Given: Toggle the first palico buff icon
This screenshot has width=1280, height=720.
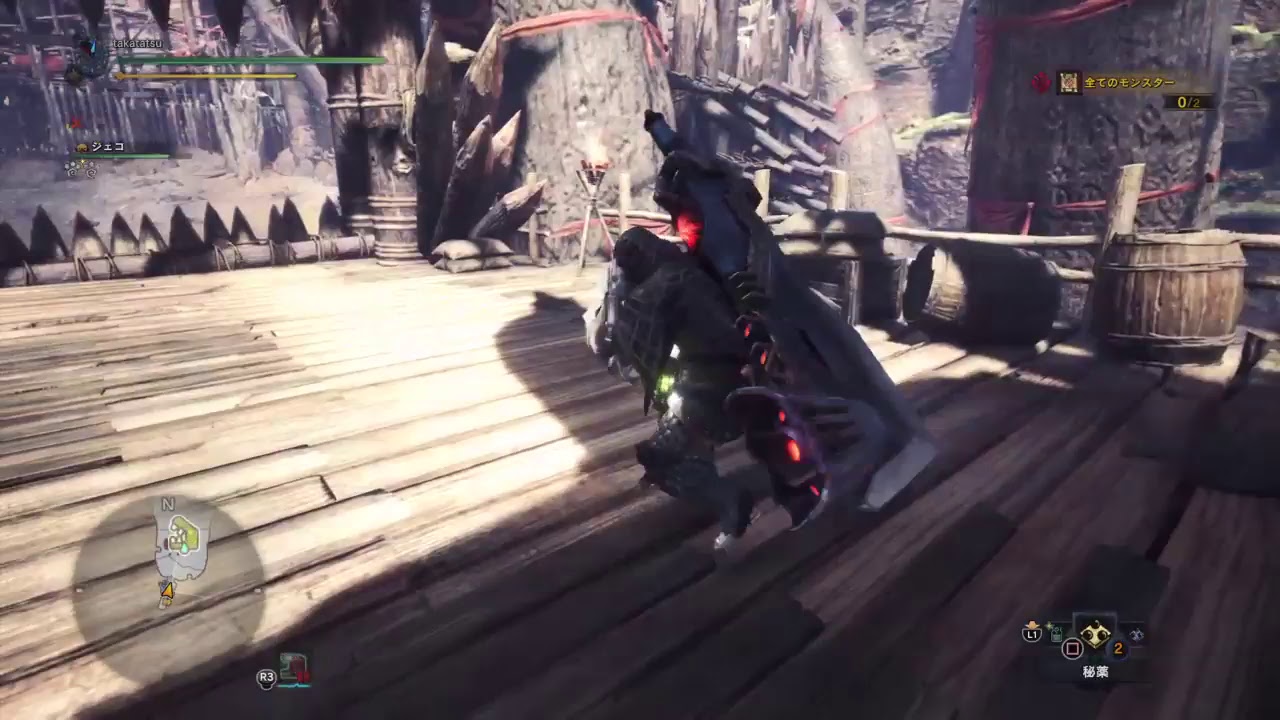Looking at the screenshot, I should (x=70, y=167).
